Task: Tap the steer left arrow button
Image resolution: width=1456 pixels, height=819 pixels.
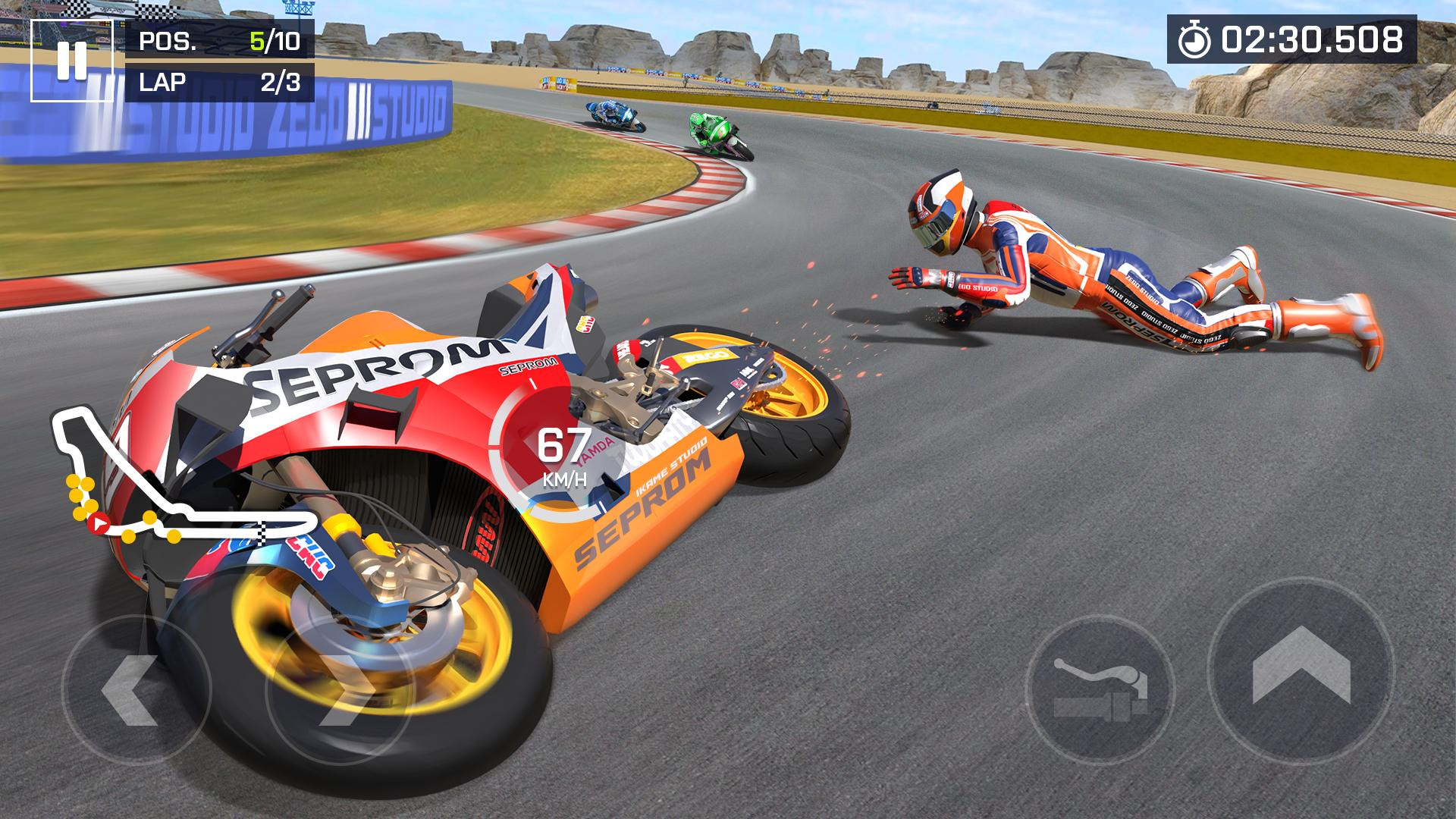Action: coord(135,689)
